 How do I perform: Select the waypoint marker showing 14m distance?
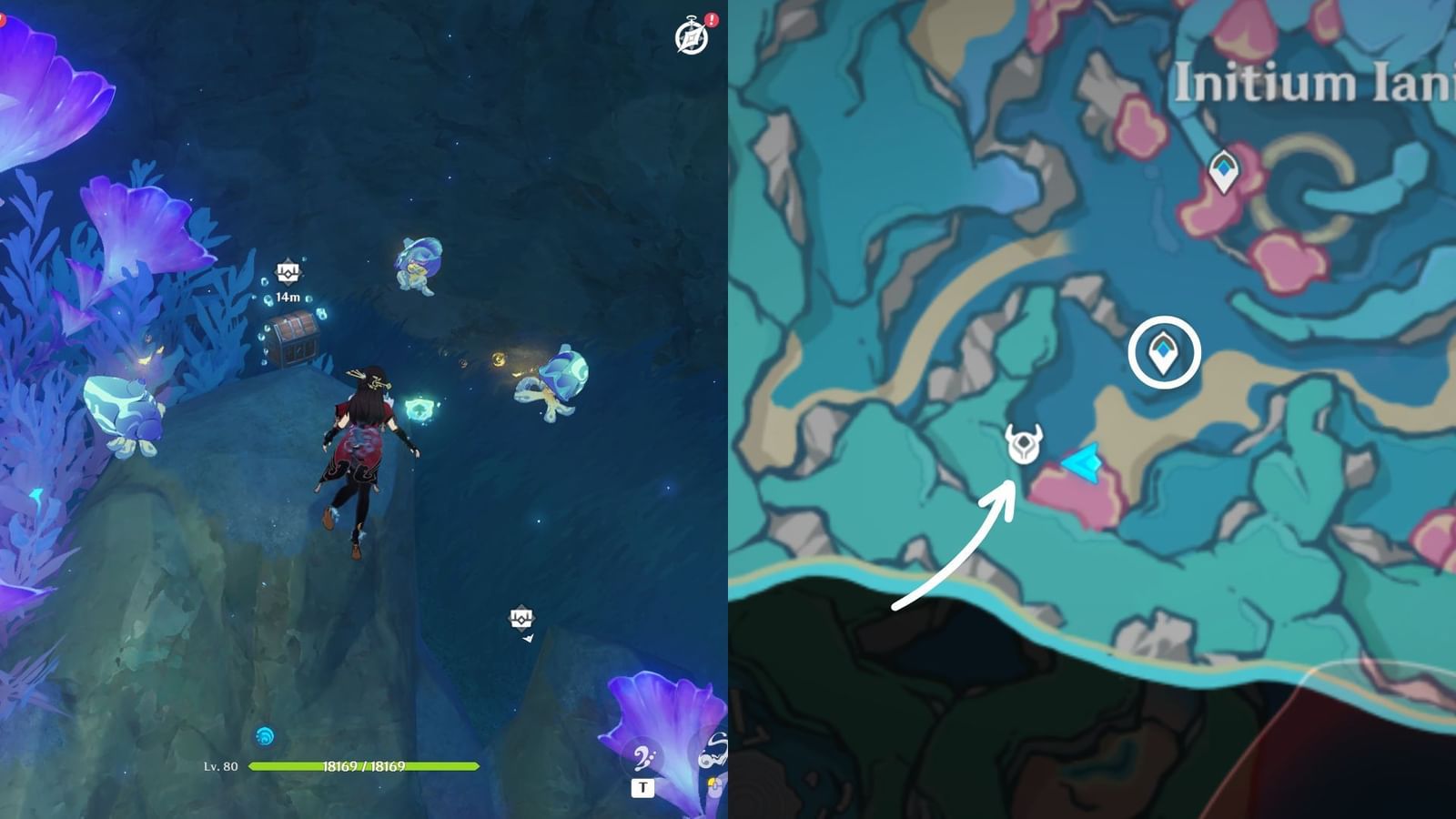coord(286,270)
